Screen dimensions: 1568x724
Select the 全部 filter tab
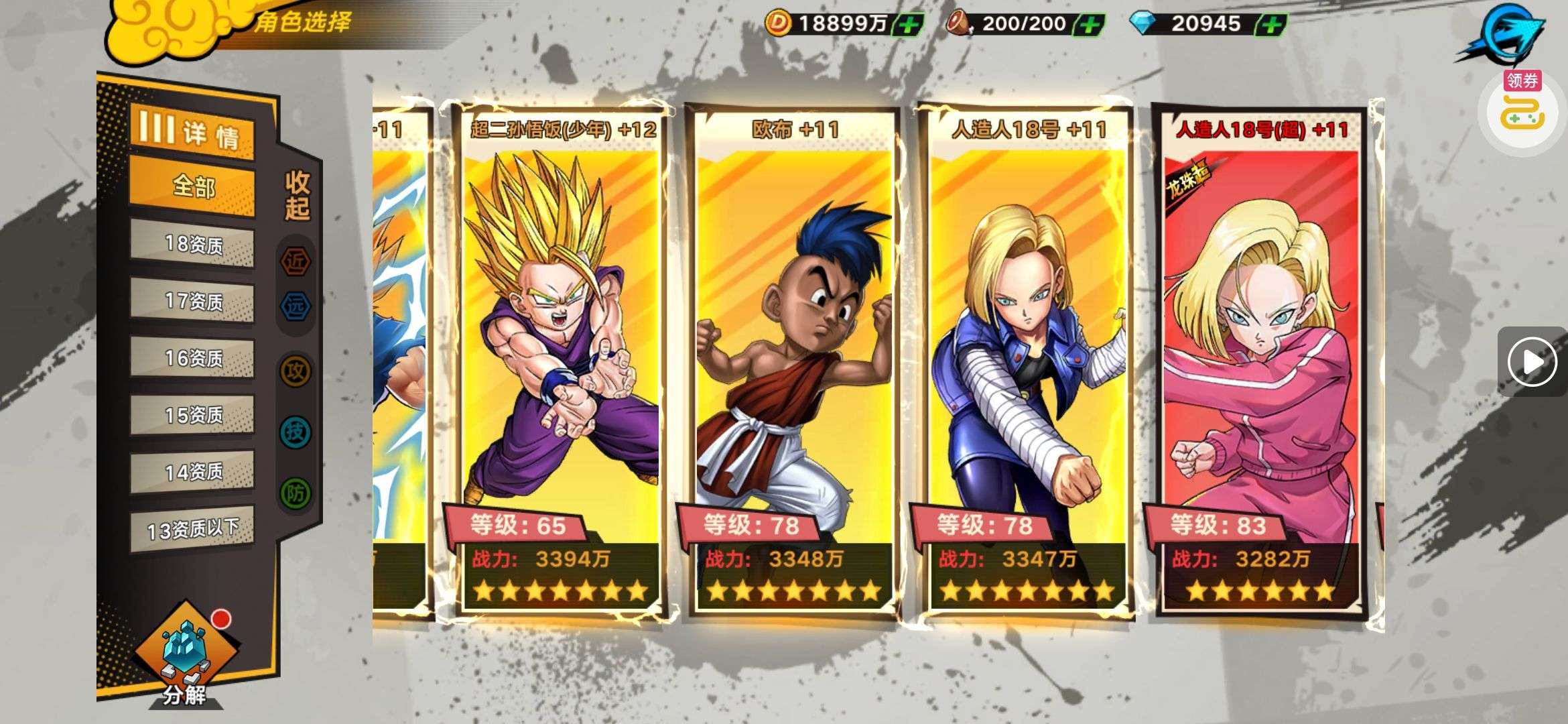192,186
